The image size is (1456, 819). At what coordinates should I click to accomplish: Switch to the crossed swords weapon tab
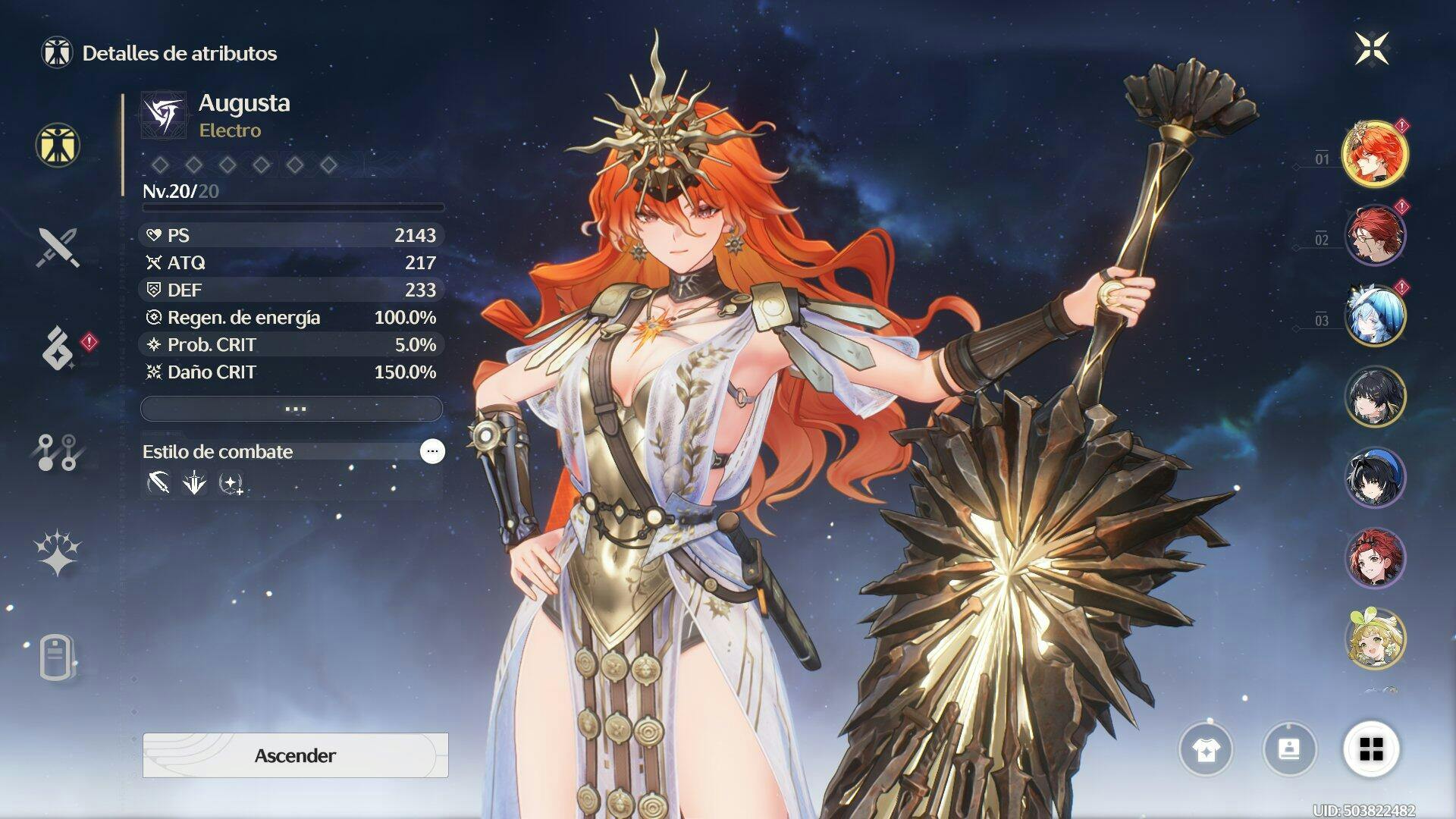(58, 247)
